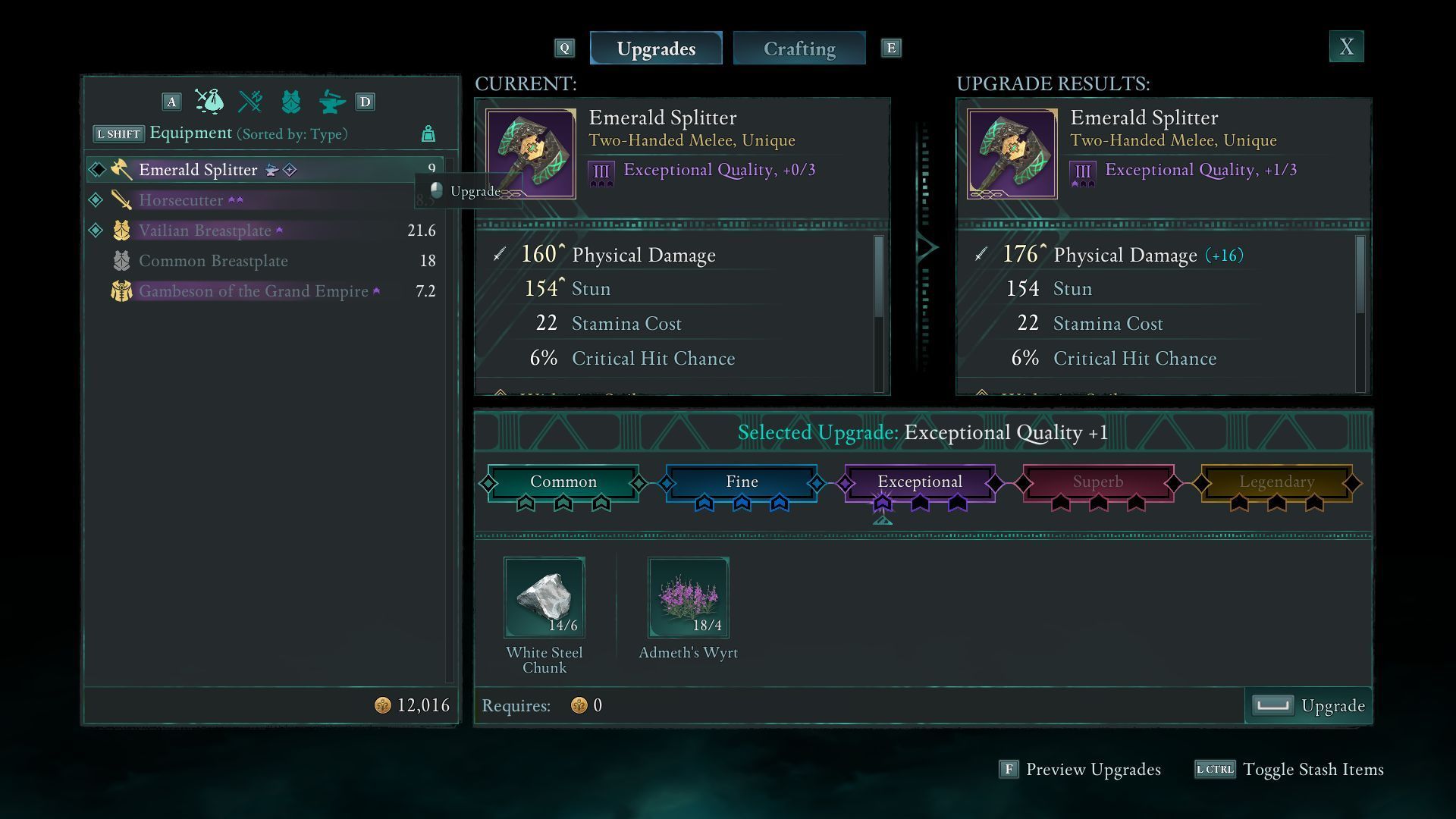Show the all-items category filter icon
Viewport: 1456px width, 819px height.
click(x=209, y=102)
